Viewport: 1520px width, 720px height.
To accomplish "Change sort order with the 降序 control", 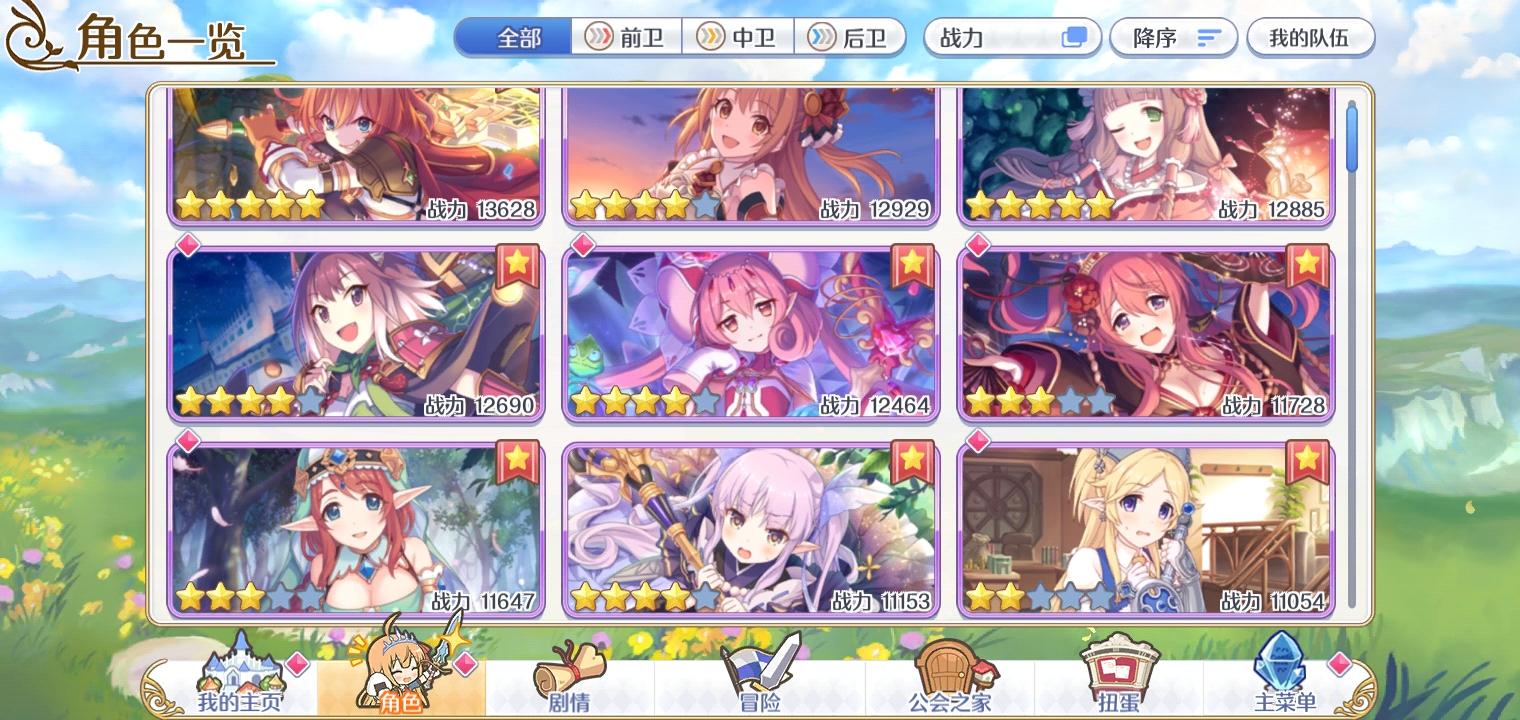I will point(1173,37).
